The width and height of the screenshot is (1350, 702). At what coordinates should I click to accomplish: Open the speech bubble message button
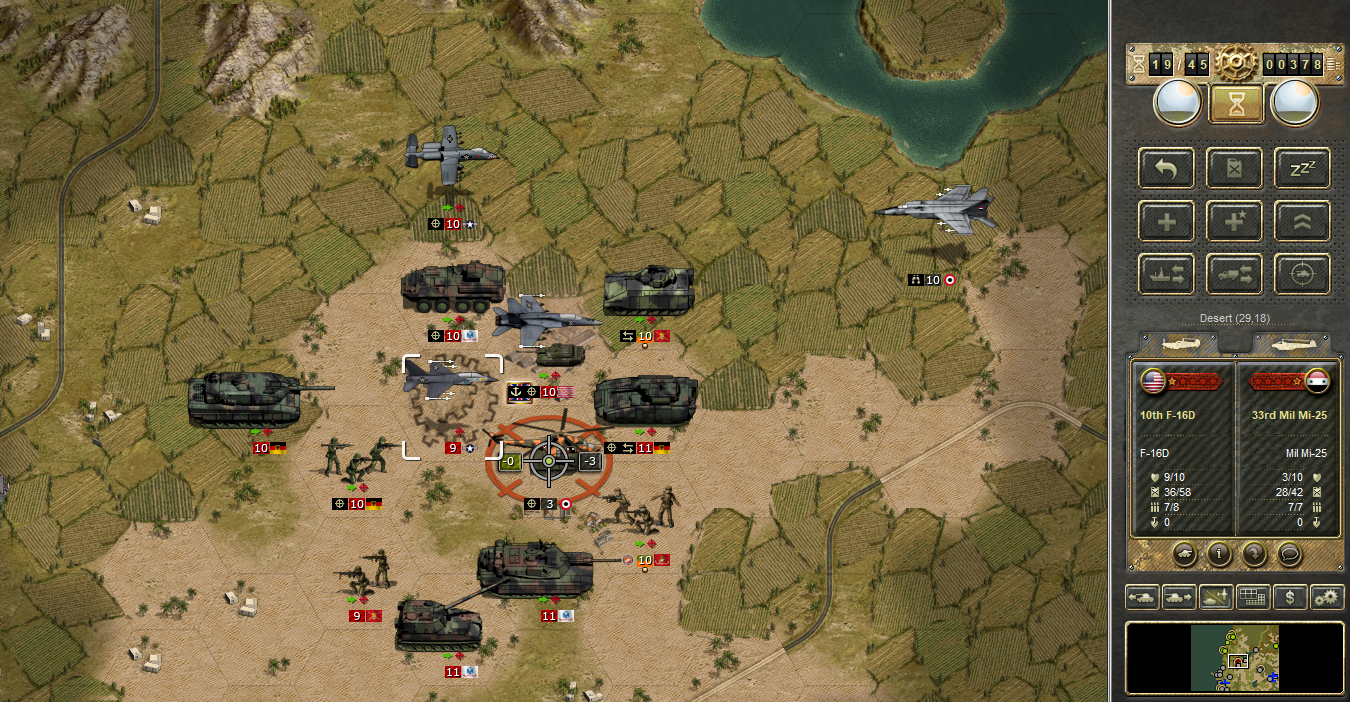point(1290,552)
